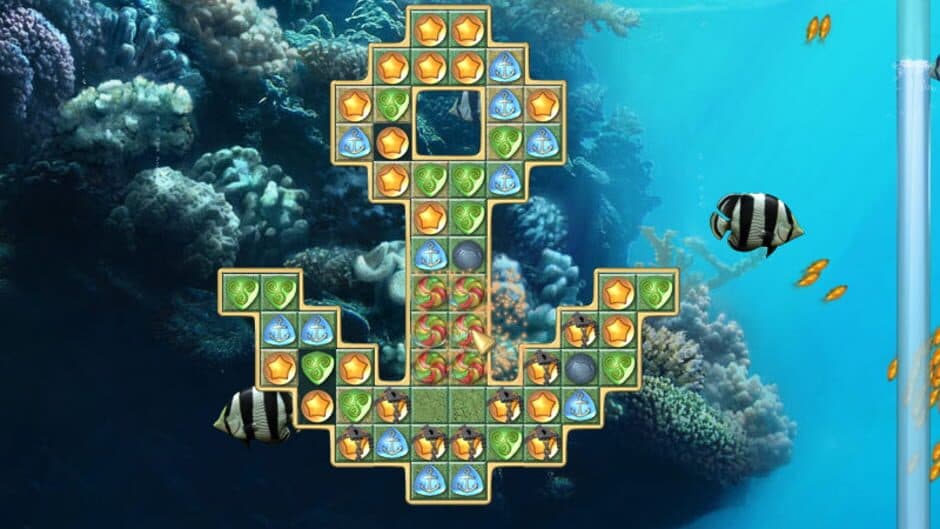This screenshot has height=529, width=940.
Task: Select gray stone between lantern and green shell
Action: tap(580, 367)
